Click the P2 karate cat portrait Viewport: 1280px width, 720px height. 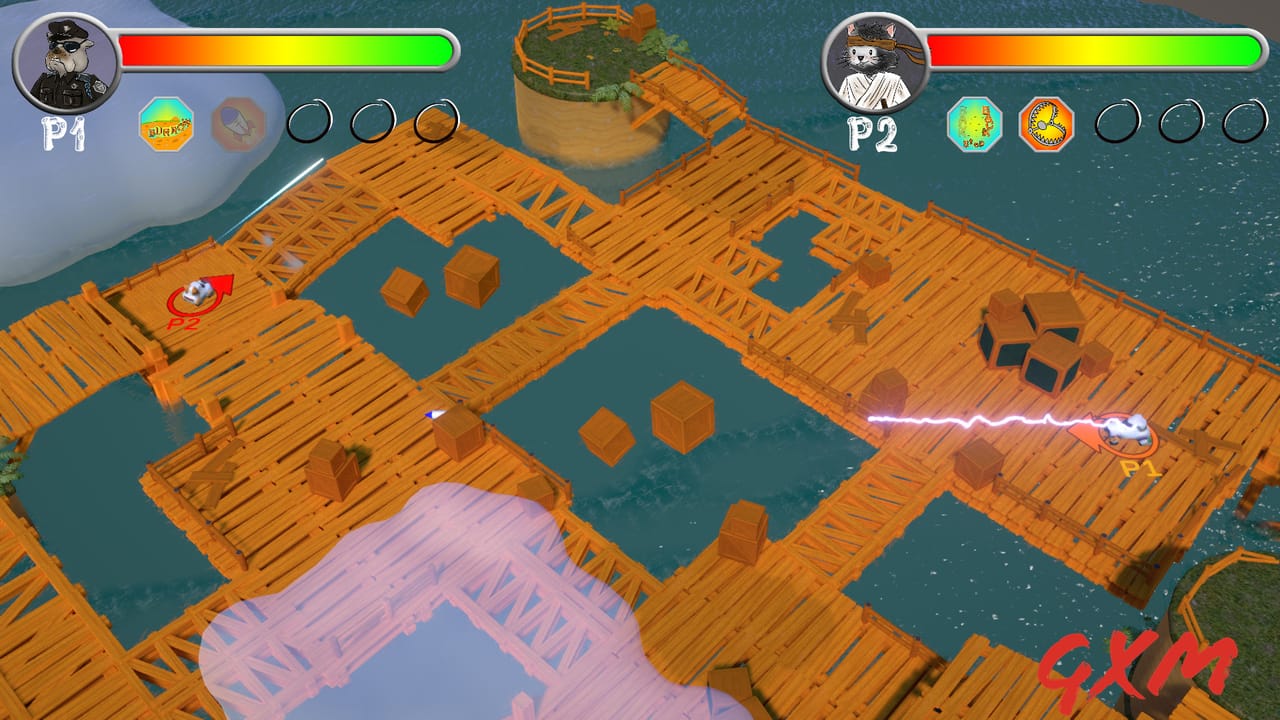pyautogui.click(x=872, y=60)
